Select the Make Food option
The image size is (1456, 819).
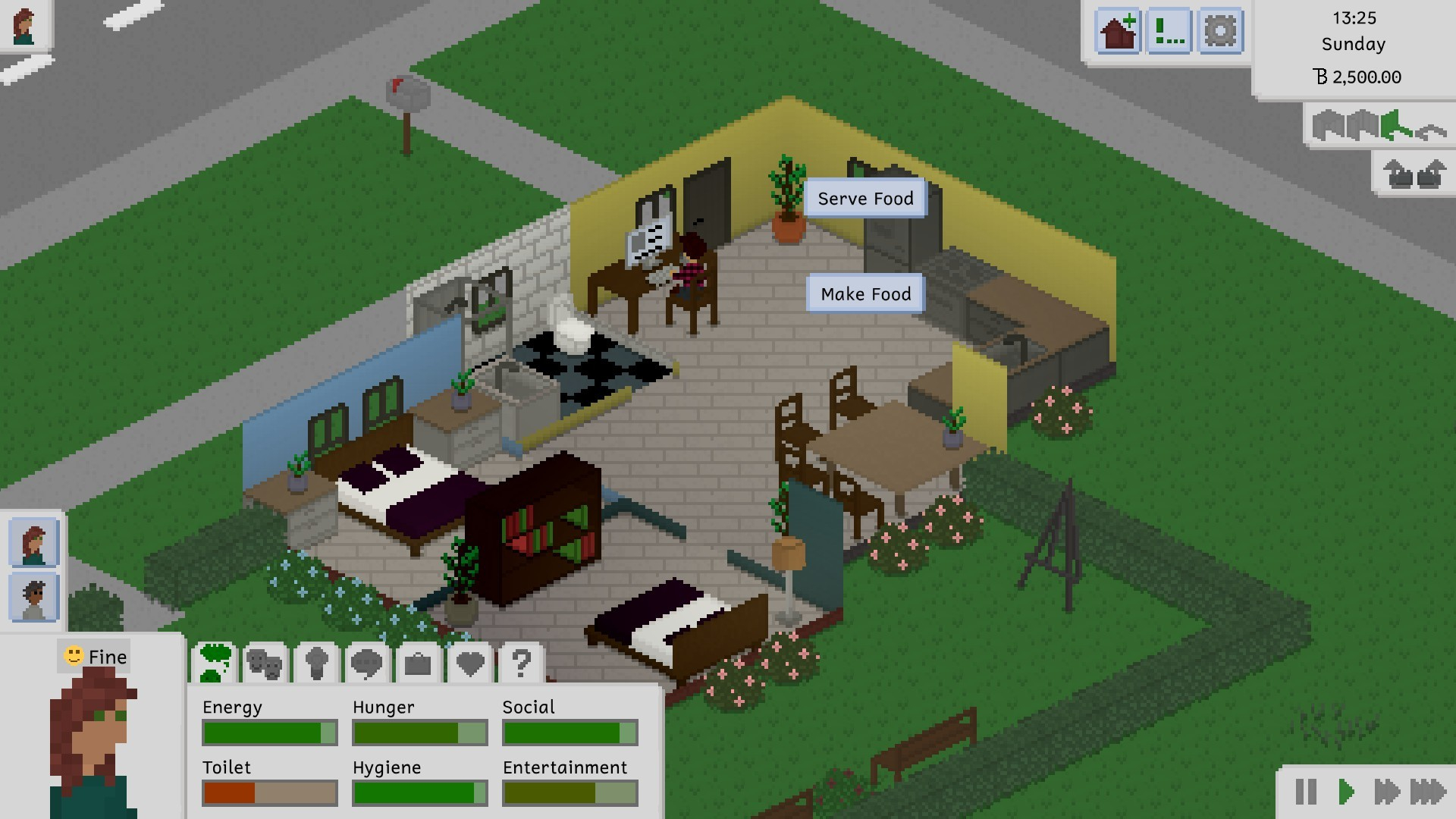tap(865, 294)
